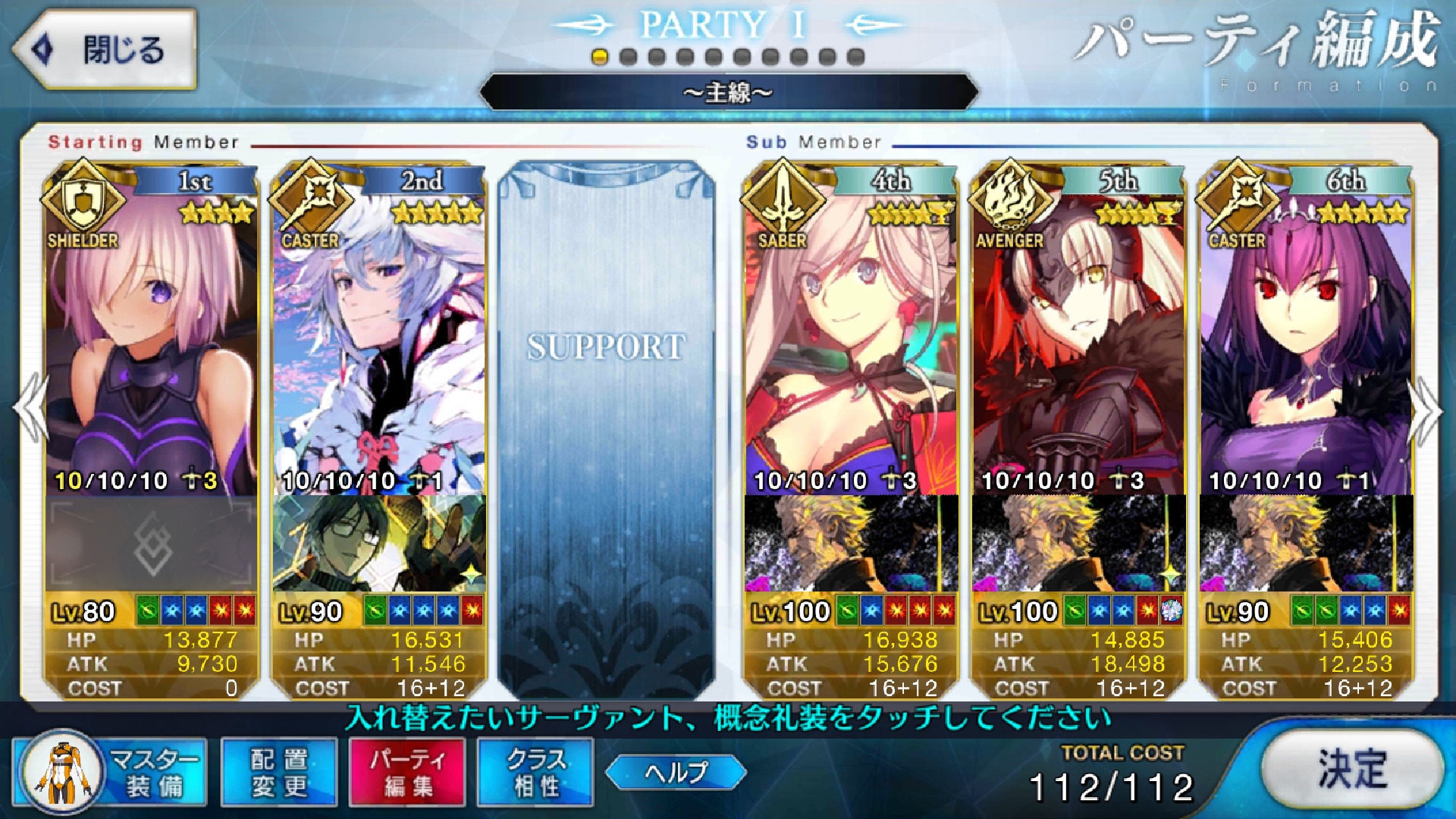The image size is (1456, 819).
Task: Open the ヘルプ help dialog
Action: point(676,772)
